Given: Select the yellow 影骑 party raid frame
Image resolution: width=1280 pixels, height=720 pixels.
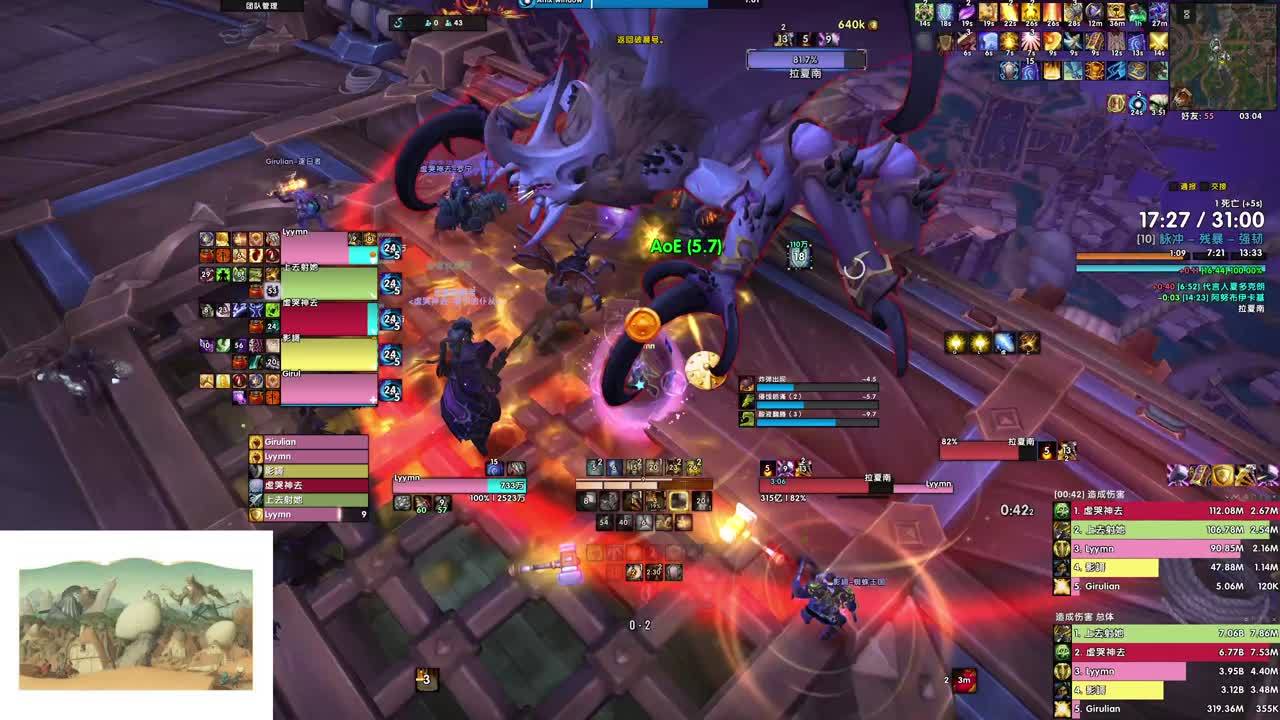Looking at the screenshot, I should click(x=328, y=354).
